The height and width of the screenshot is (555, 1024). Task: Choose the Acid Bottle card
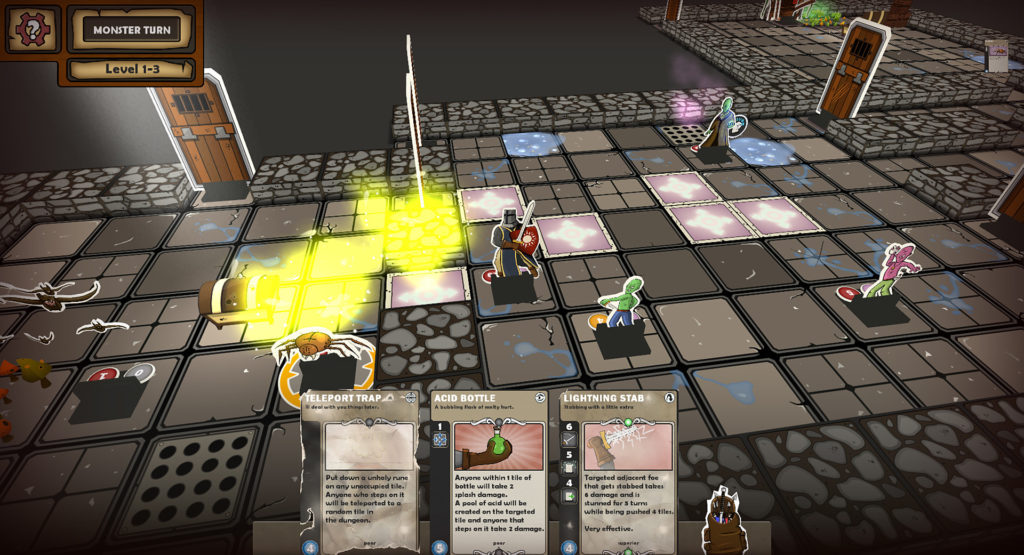pos(489,470)
